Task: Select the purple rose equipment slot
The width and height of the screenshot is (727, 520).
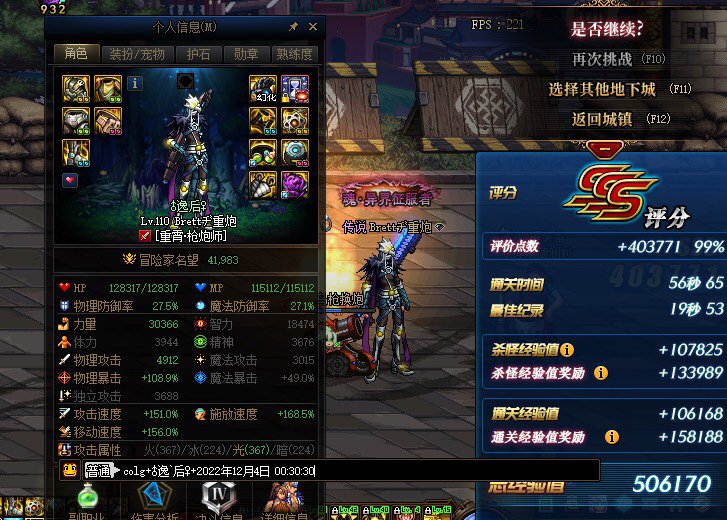Action: (295, 184)
